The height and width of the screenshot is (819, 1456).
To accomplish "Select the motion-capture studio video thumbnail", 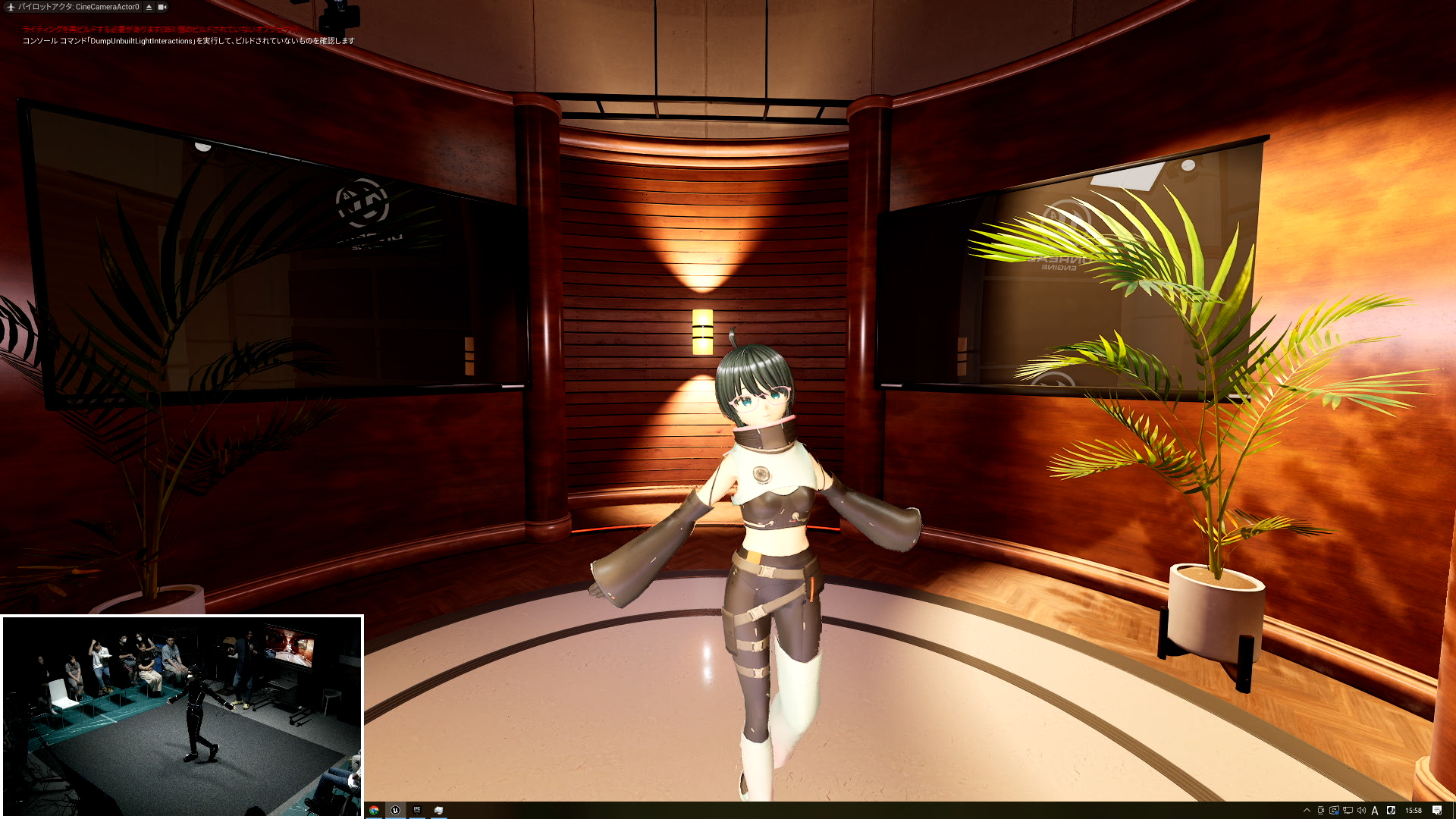I will [182, 715].
